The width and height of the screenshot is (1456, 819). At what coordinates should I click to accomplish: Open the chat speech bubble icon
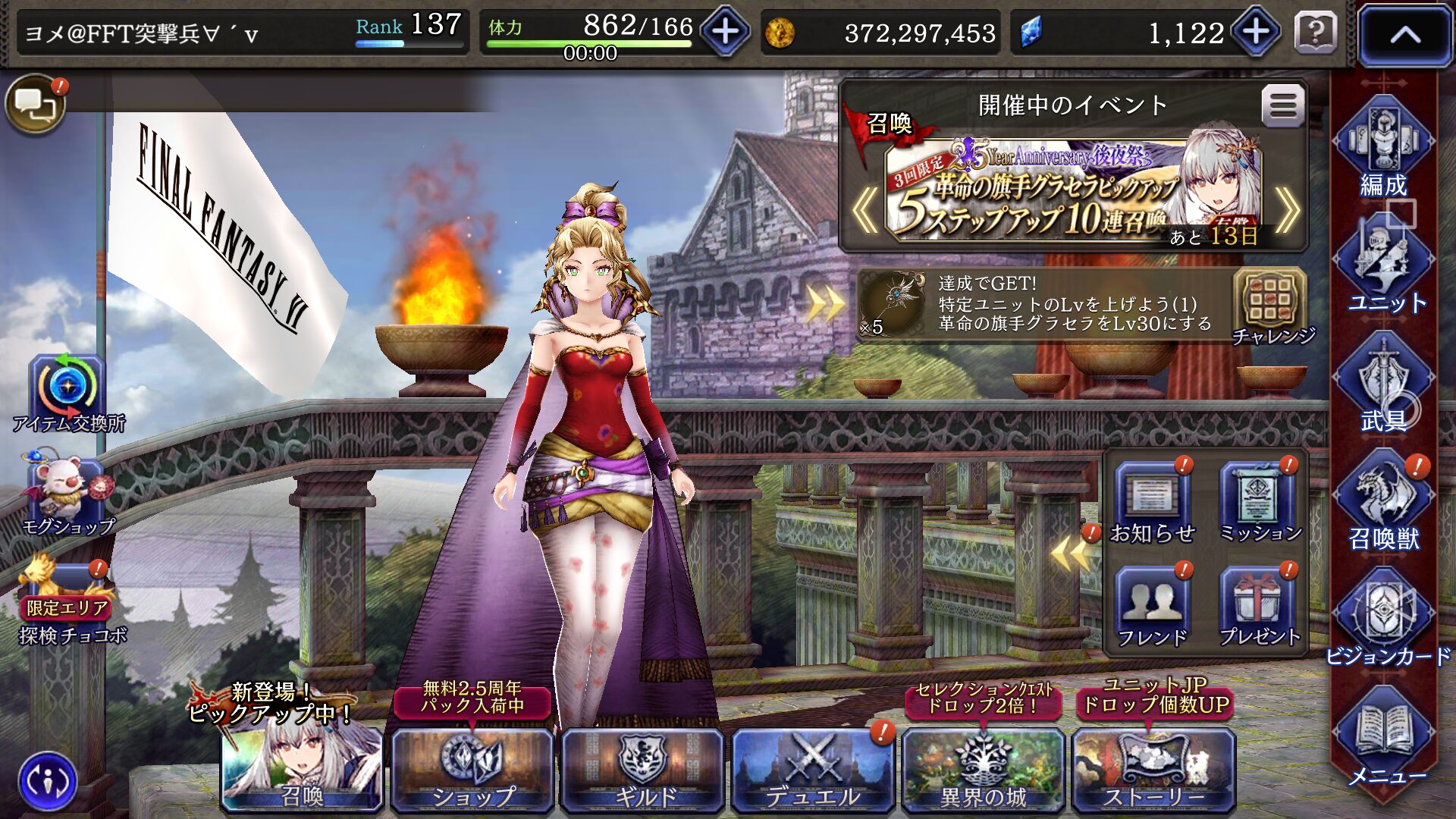tap(35, 104)
